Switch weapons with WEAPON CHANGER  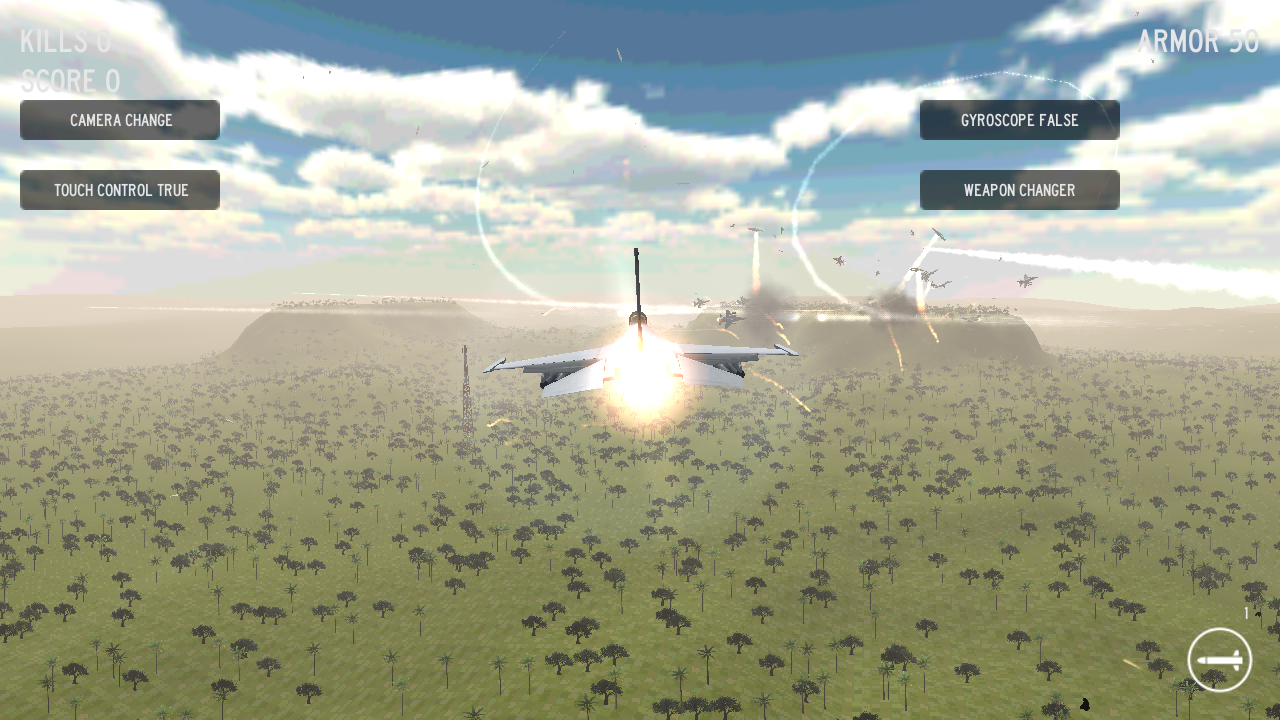(1020, 190)
